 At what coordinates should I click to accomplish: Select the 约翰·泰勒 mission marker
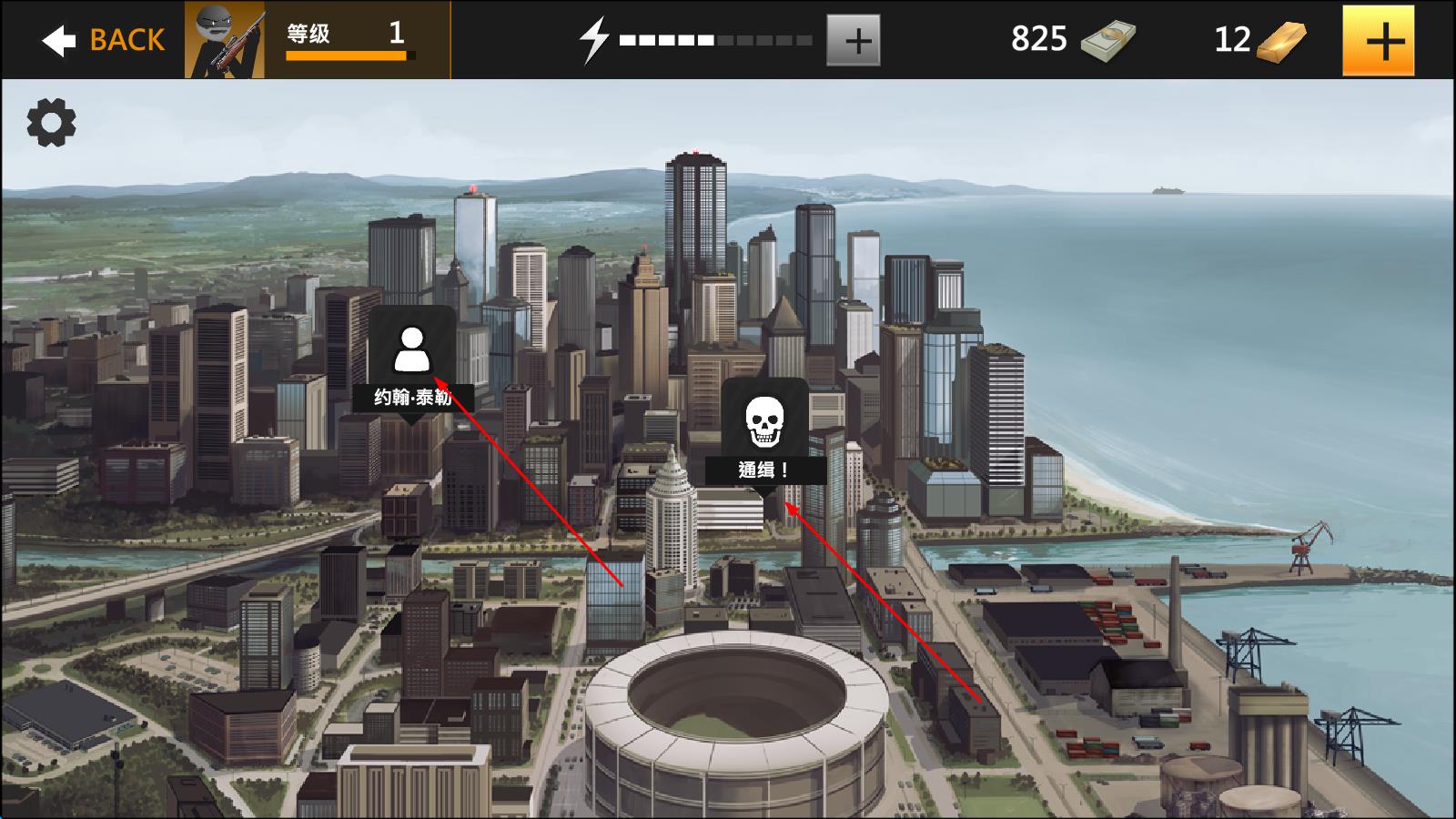(x=412, y=361)
